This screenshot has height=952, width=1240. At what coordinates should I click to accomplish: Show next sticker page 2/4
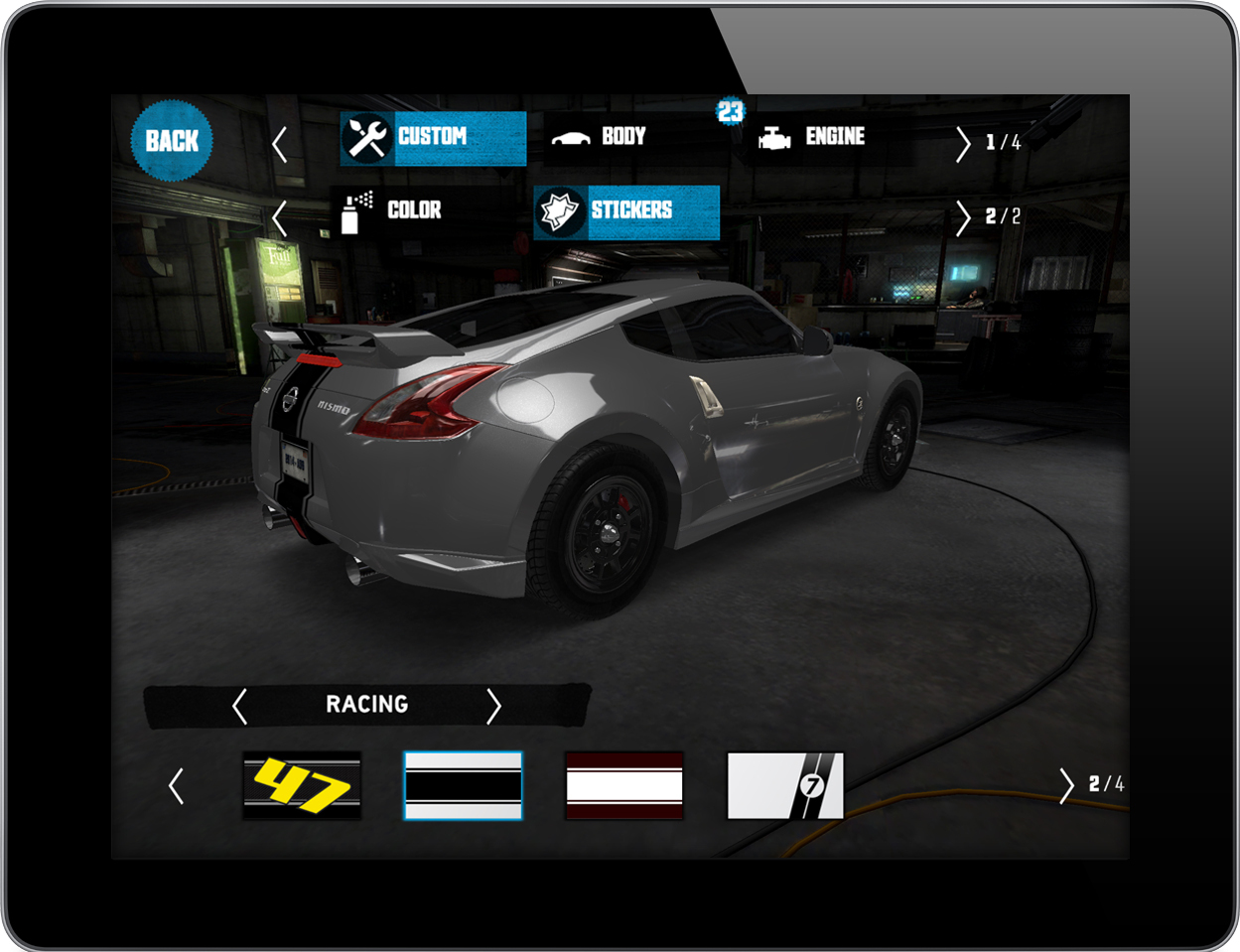pyautogui.click(x=1067, y=785)
